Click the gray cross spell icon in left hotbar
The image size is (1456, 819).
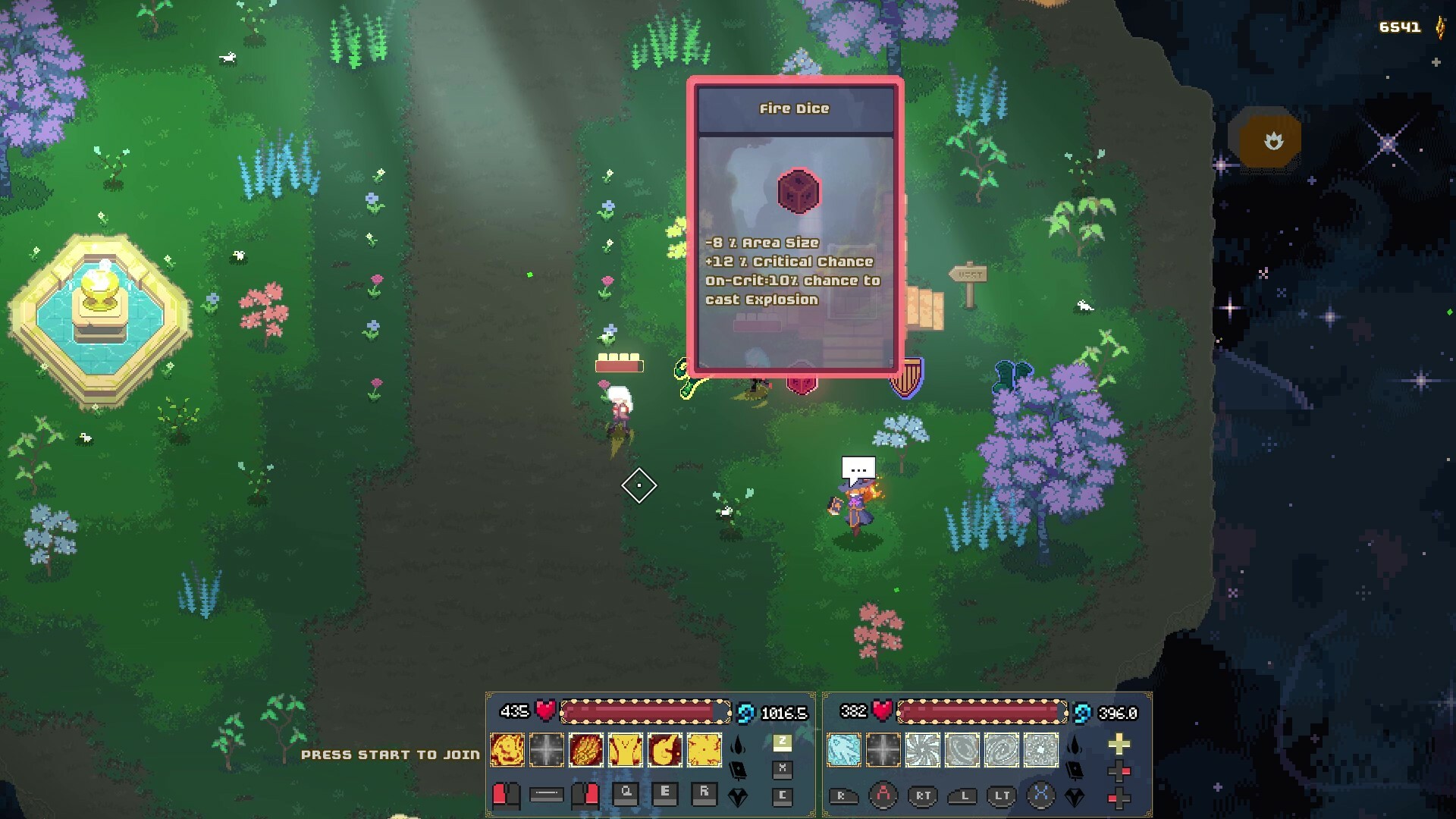(x=545, y=749)
